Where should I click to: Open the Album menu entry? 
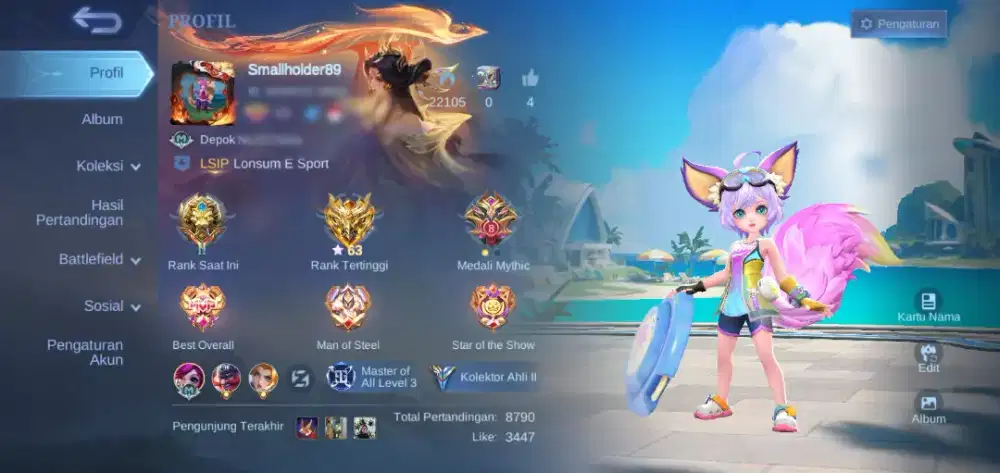click(x=101, y=119)
